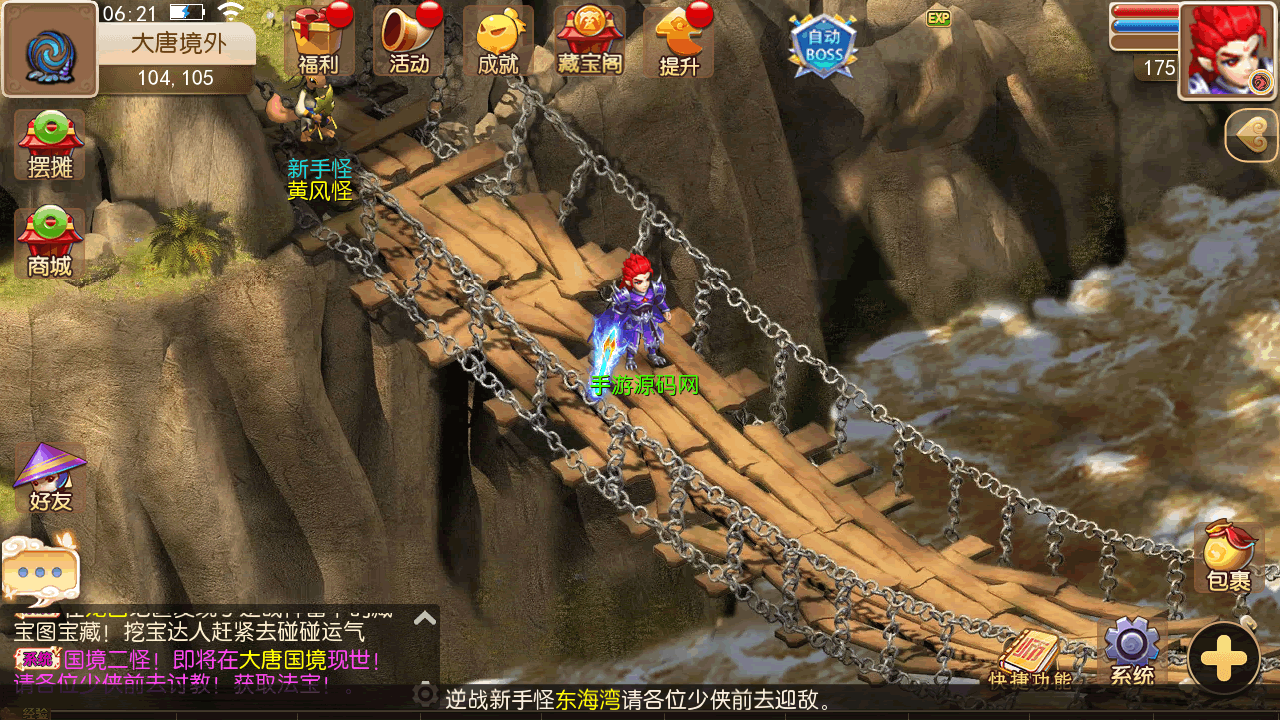Open the swirl minimap icon

[49, 49]
